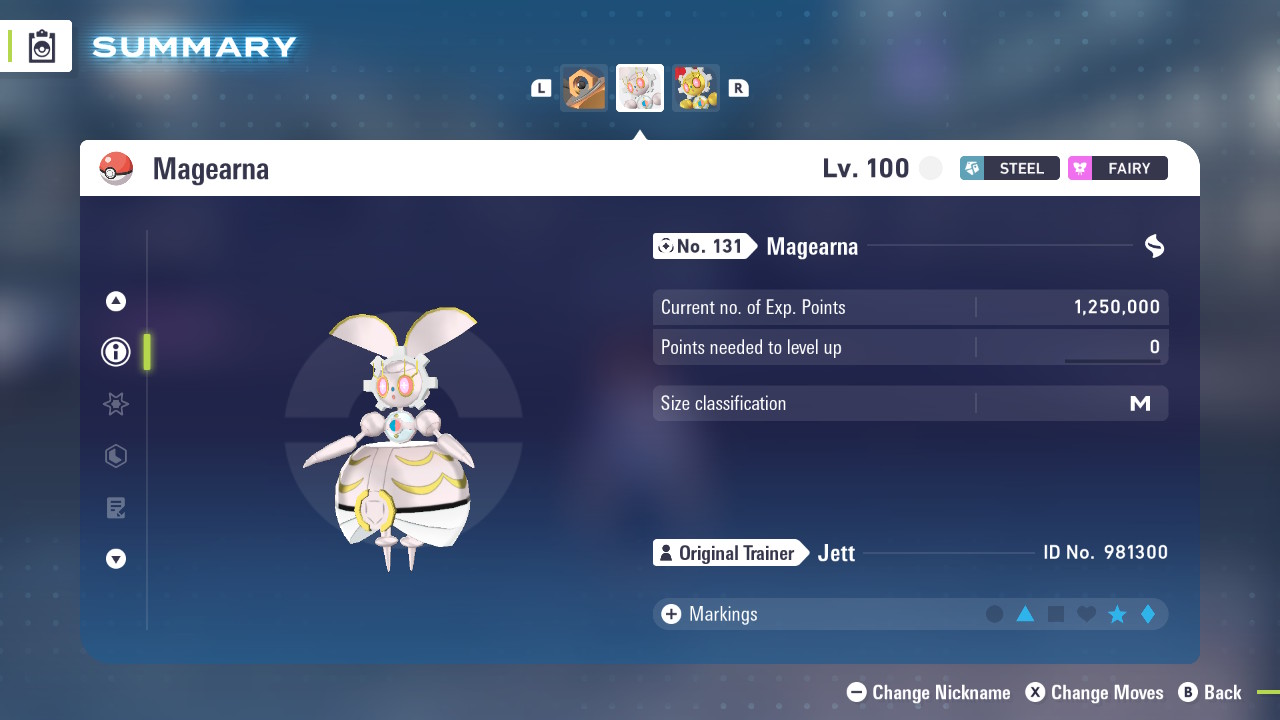Select the STEEL type badge
The height and width of the screenshot is (720, 1280).
tap(1009, 168)
